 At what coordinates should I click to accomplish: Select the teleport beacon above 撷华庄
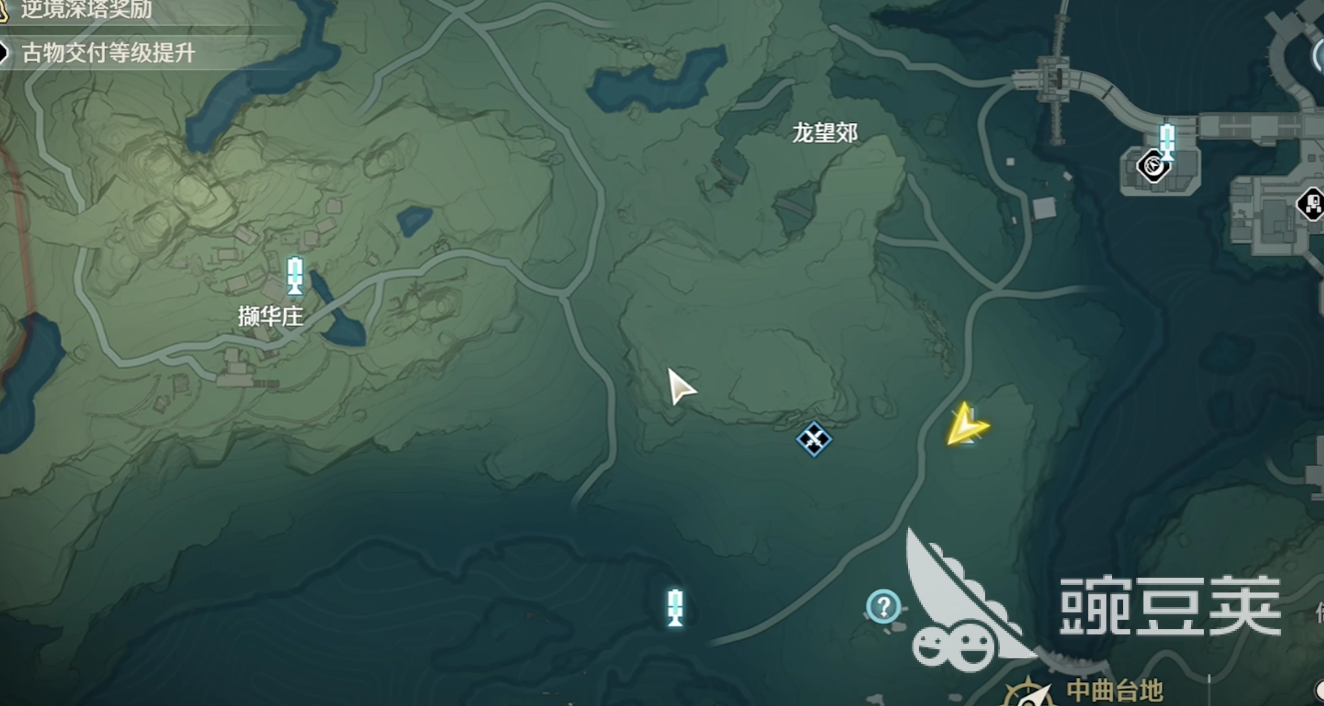pos(295,276)
